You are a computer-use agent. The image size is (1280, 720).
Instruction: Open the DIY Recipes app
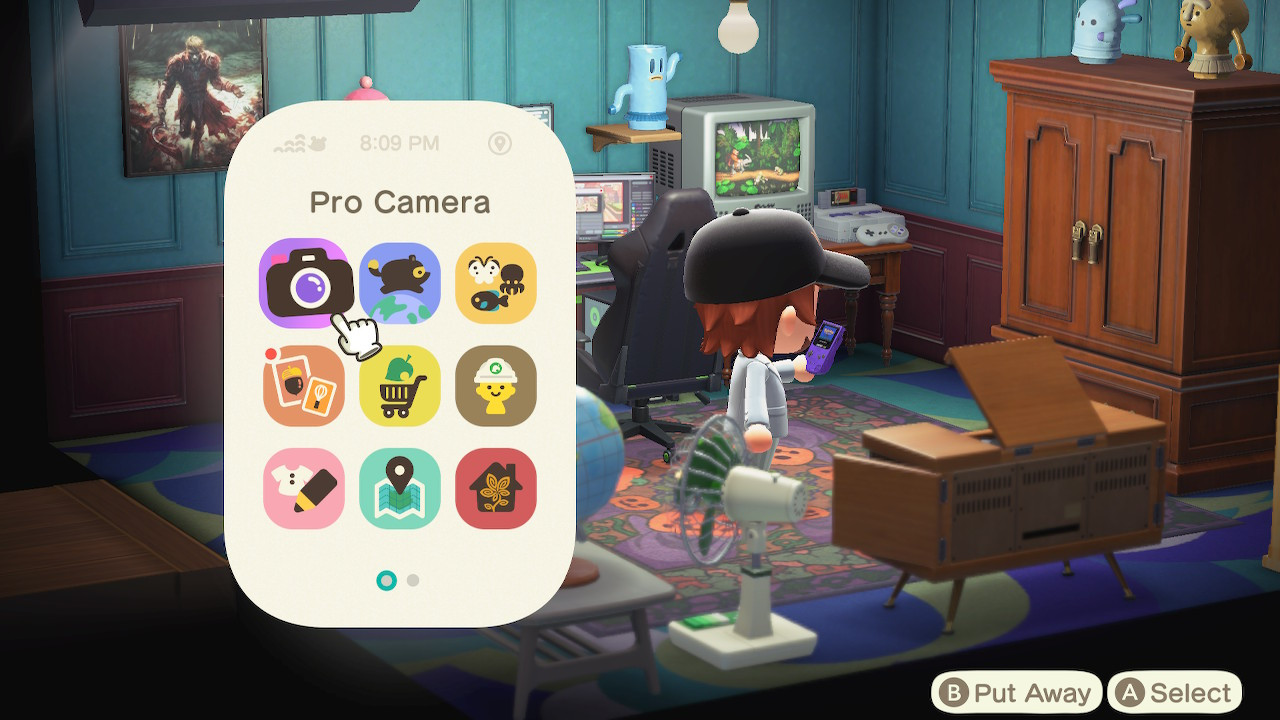304,386
